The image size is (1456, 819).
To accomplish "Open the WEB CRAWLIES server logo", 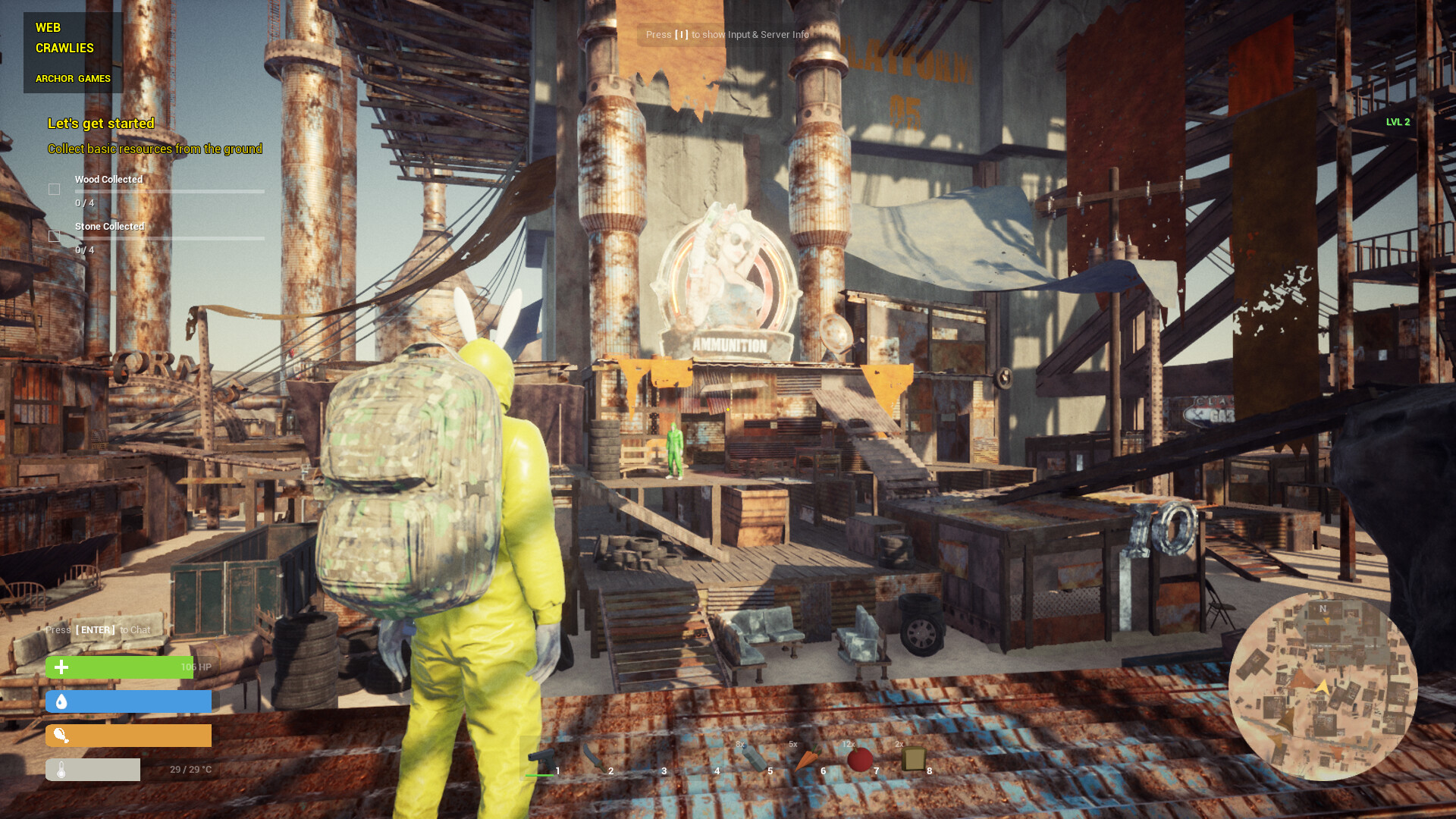I will coord(64,37).
